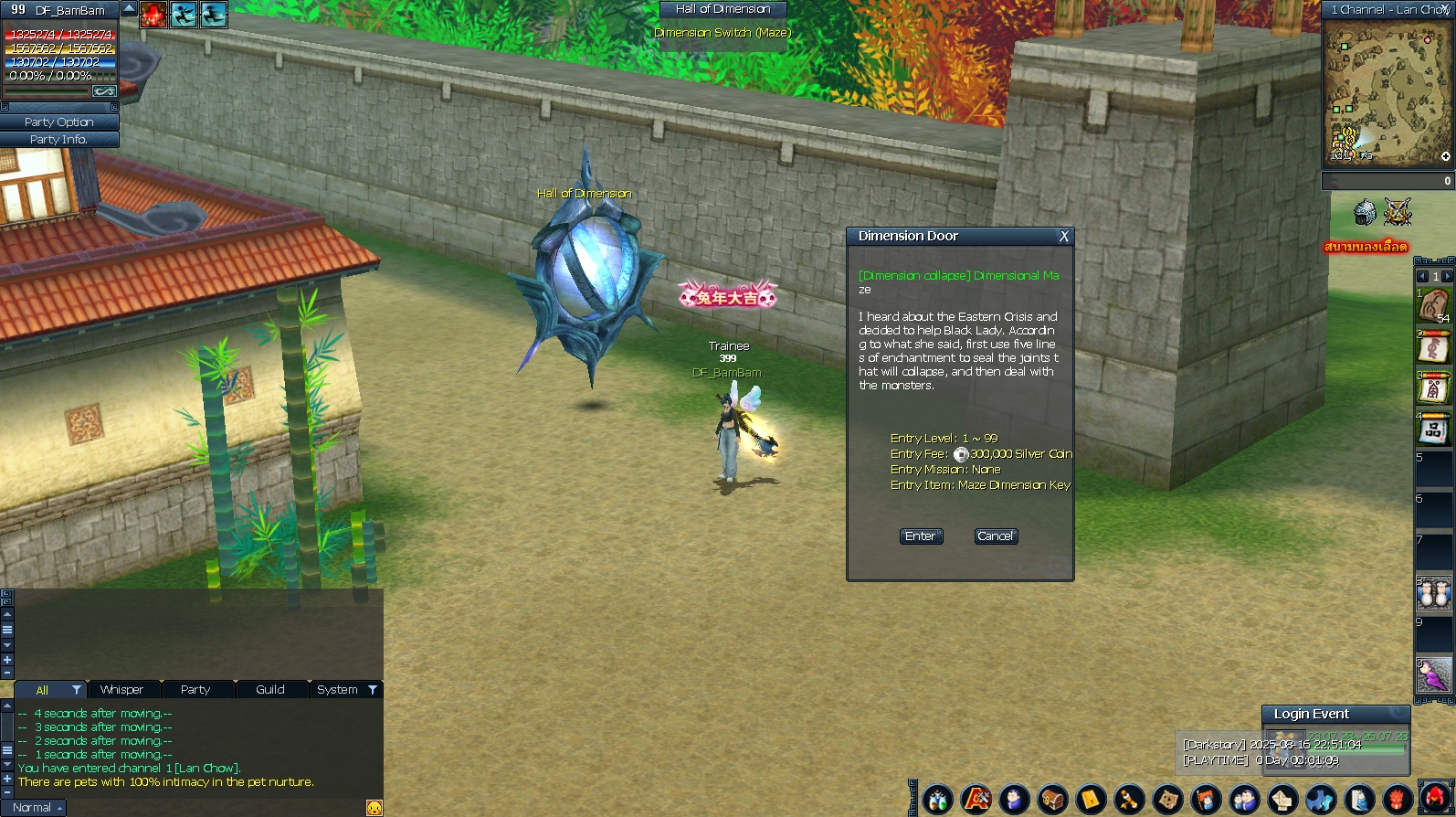Go to next quick slot page
Viewport: 1456px width, 817px height.
(1447, 276)
